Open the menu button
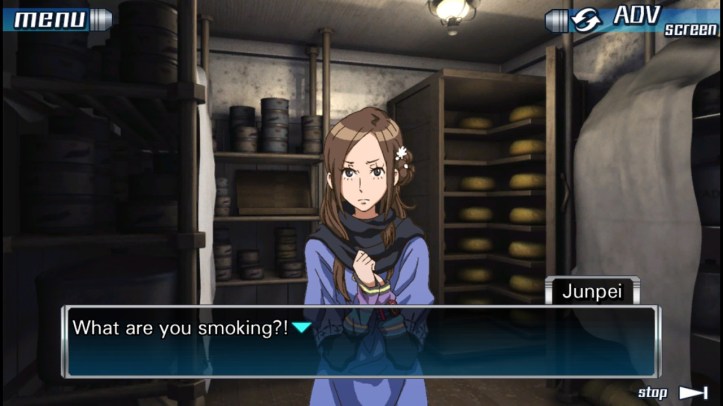Screen dimensions: 723x406 pos(55,18)
